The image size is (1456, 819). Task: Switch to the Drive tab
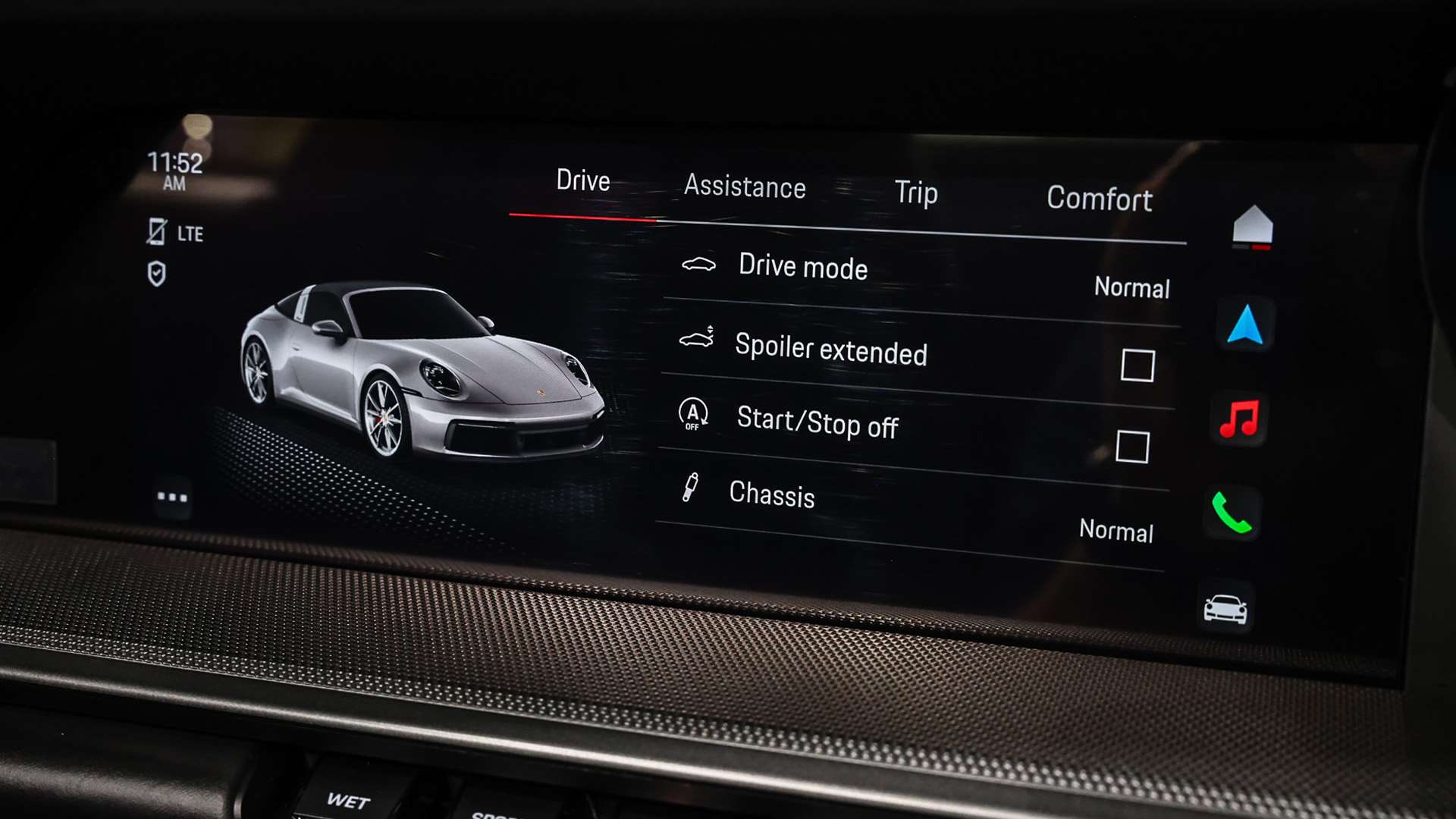click(x=582, y=181)
